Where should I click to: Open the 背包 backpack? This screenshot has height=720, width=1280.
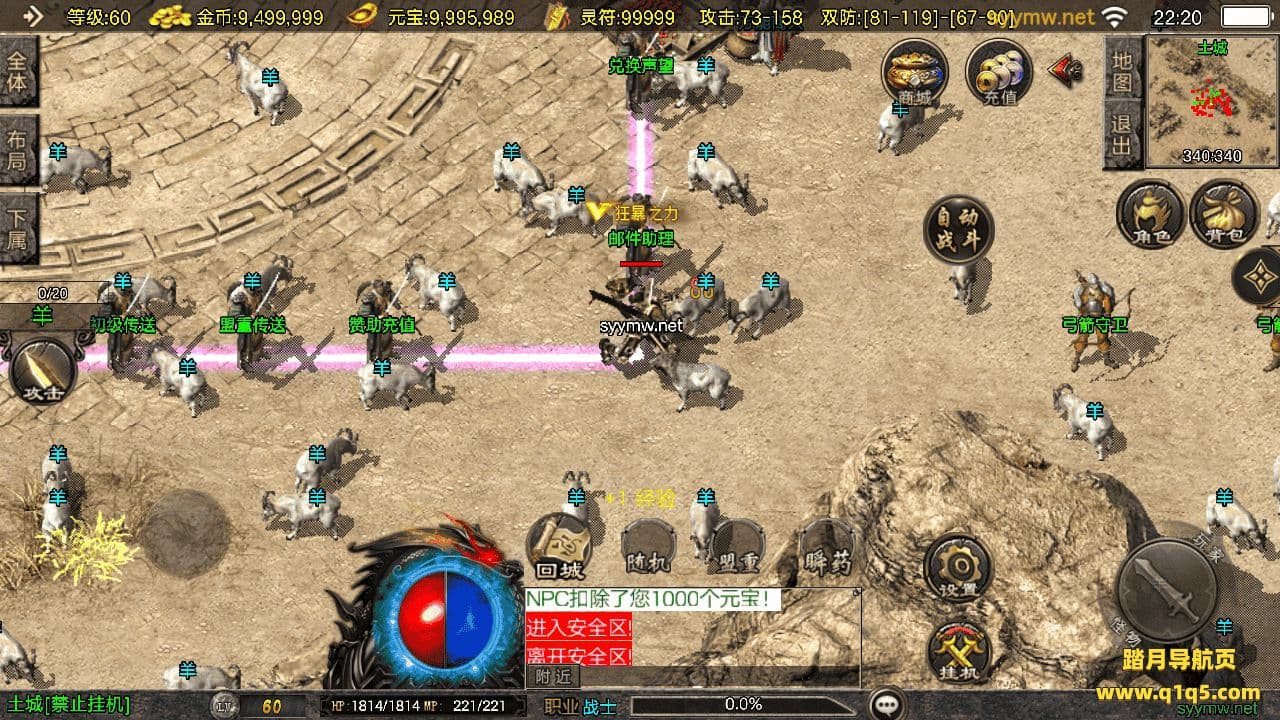(x=1224, y=214)
